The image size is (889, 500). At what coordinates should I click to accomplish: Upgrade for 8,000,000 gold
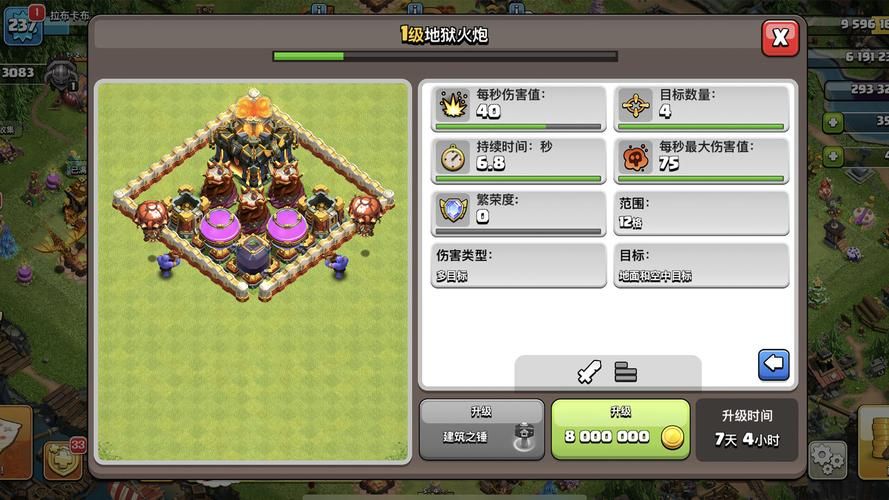click(x=620, y=429)
